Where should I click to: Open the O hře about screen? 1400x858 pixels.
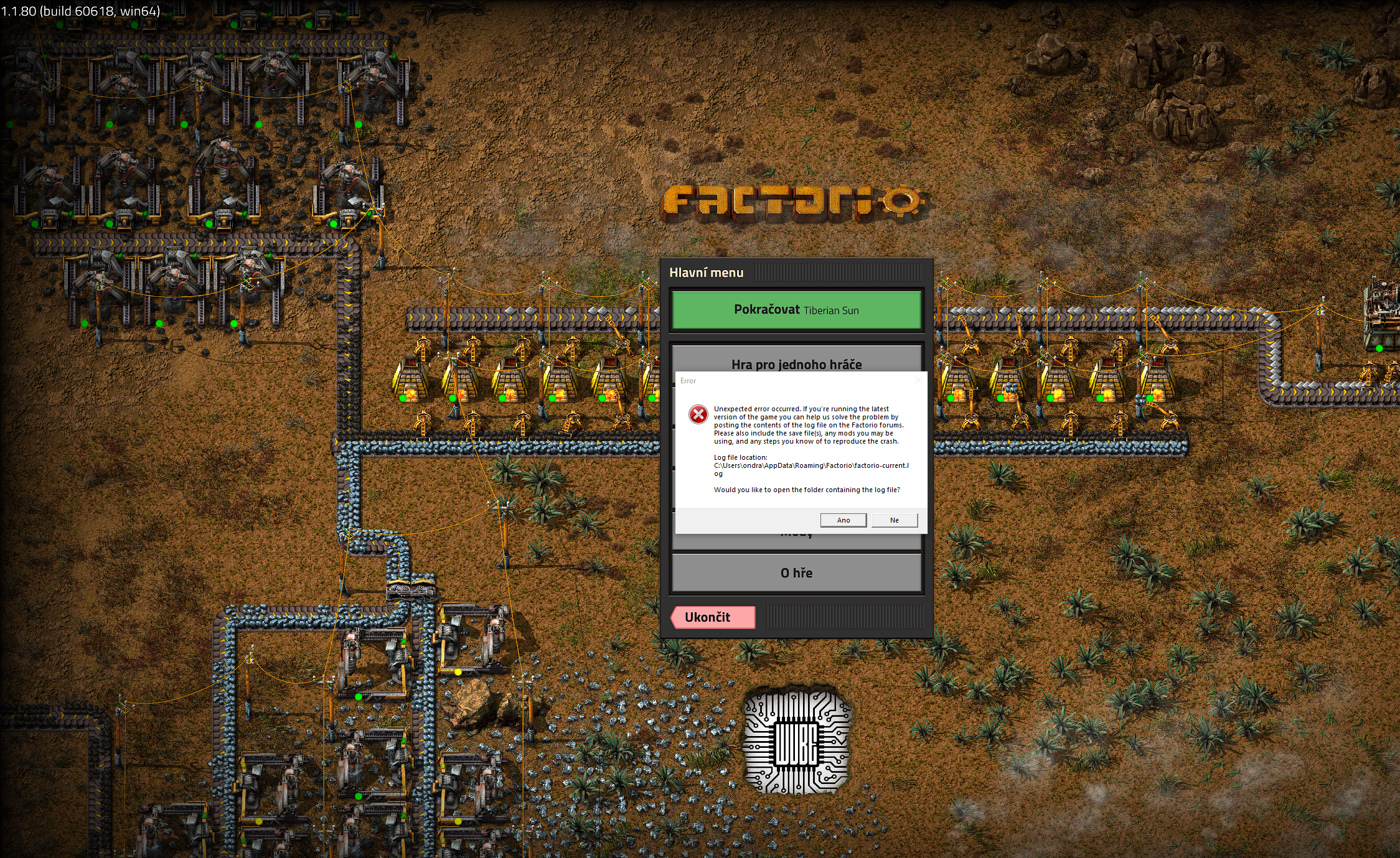[796, 572]
